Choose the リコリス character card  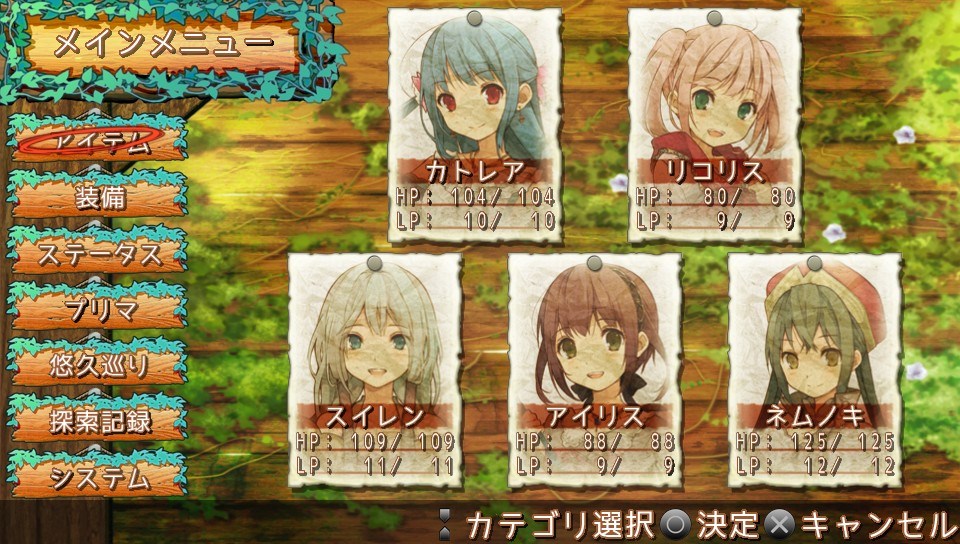715,125
